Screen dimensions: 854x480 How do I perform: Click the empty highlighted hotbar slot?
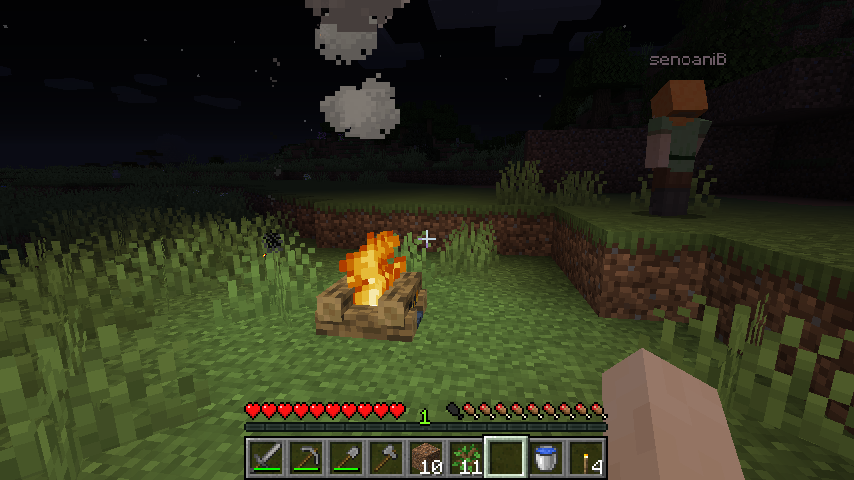coord(506,458)
